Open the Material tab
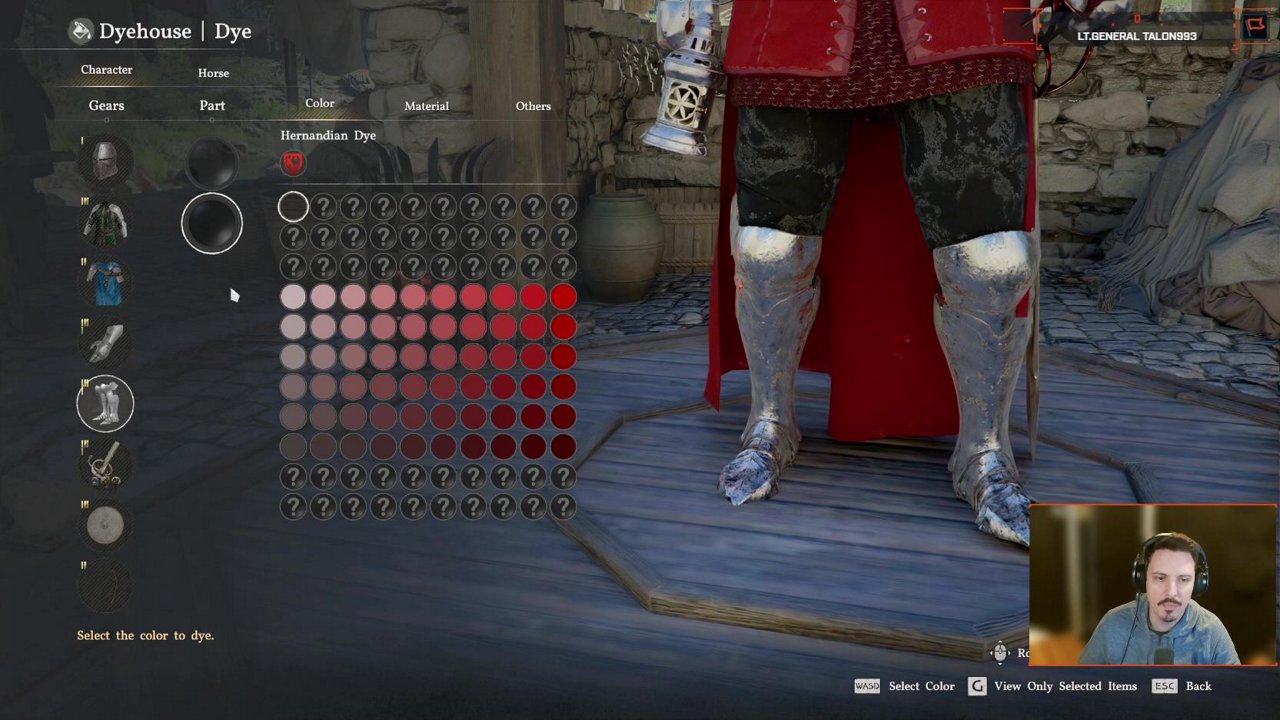The width and height of the screenshot is (1280, 720). coord(426,106)
